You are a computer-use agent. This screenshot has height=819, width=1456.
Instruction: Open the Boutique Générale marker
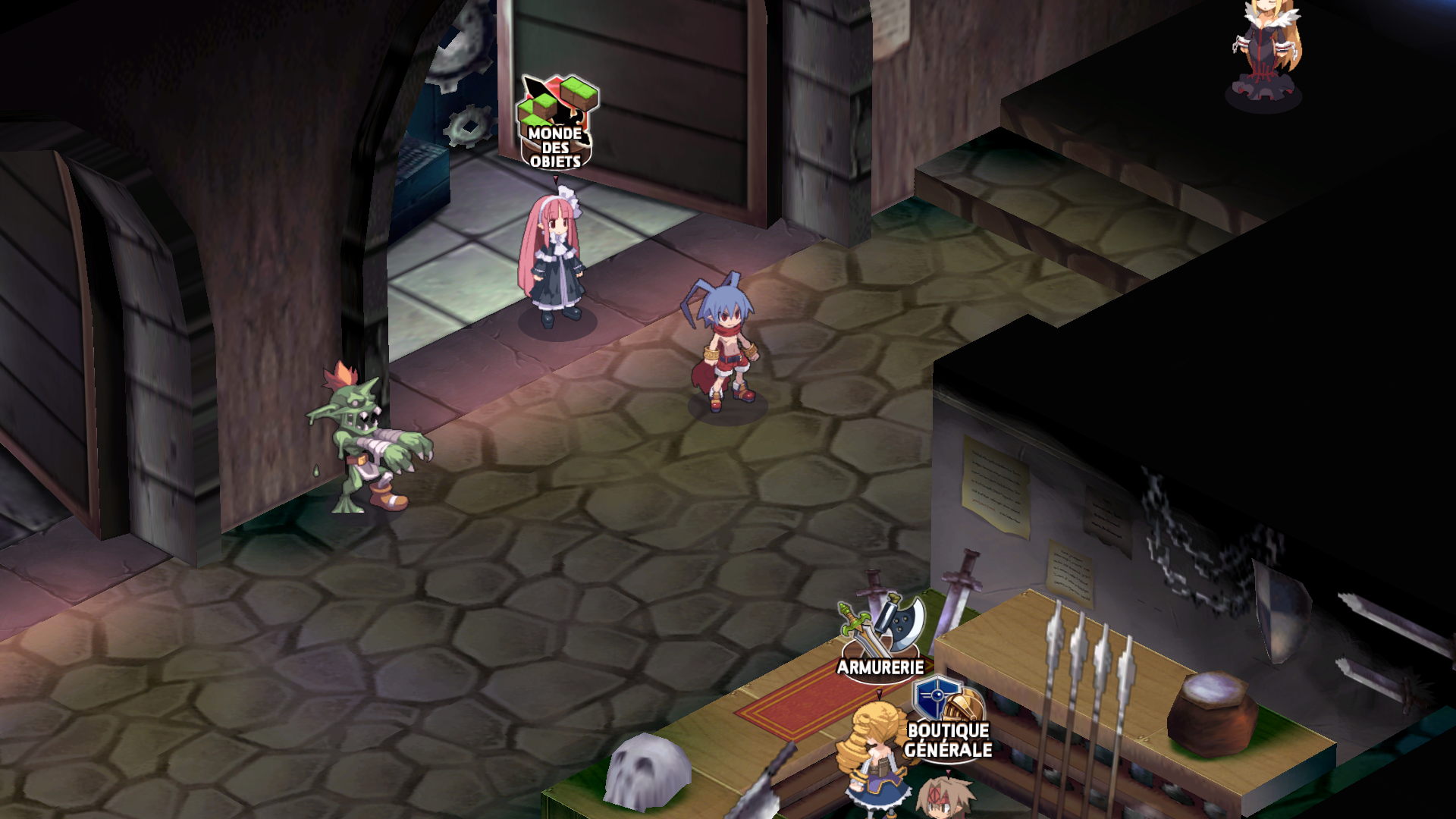pyautogui.click(x=948, y=720)
